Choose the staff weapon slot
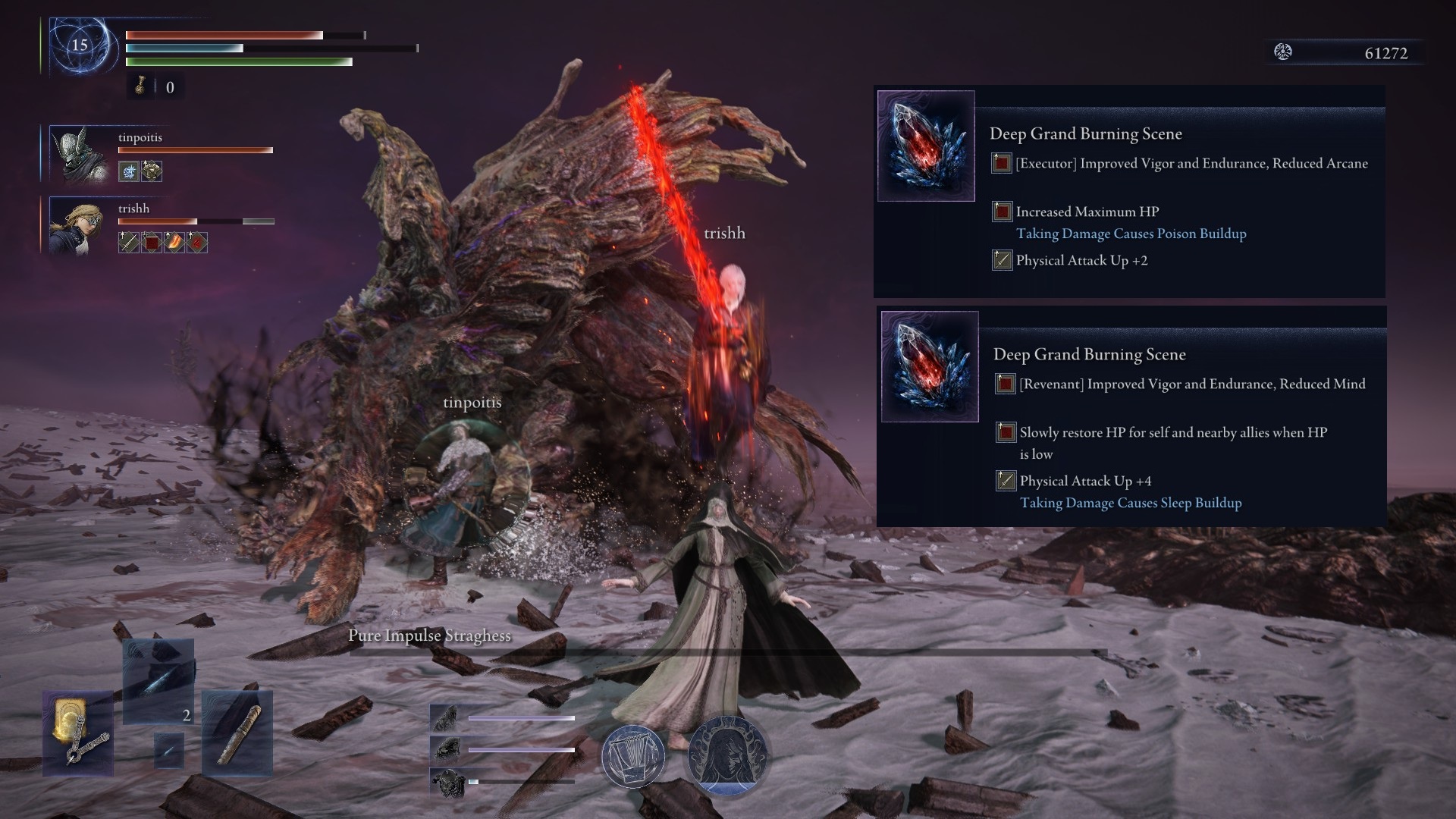Screen dimensions: 1456x819 [x=237, y=733]
